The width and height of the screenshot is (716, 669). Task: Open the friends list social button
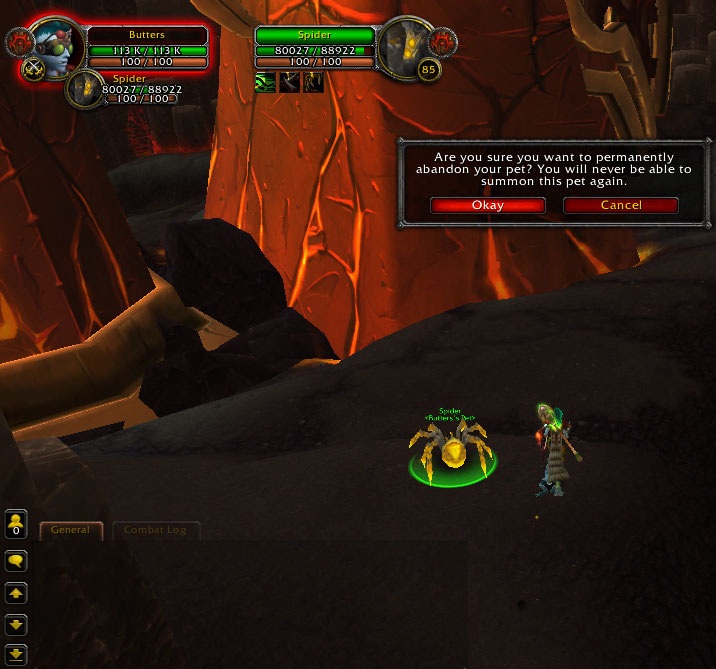click(16, 524)
